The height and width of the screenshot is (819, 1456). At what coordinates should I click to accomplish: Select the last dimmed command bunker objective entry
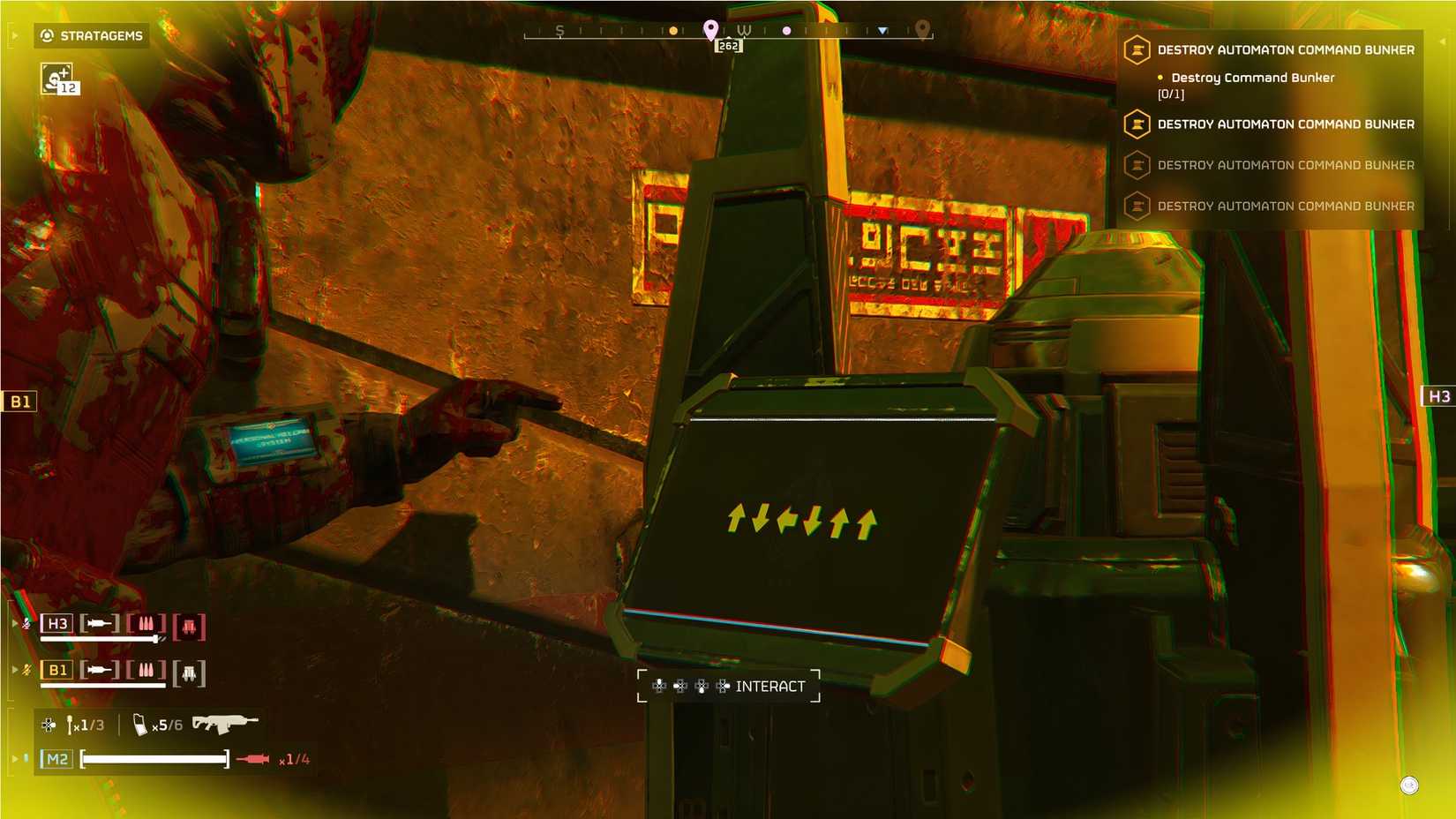pyautogui.click(x=1286, y=206)
